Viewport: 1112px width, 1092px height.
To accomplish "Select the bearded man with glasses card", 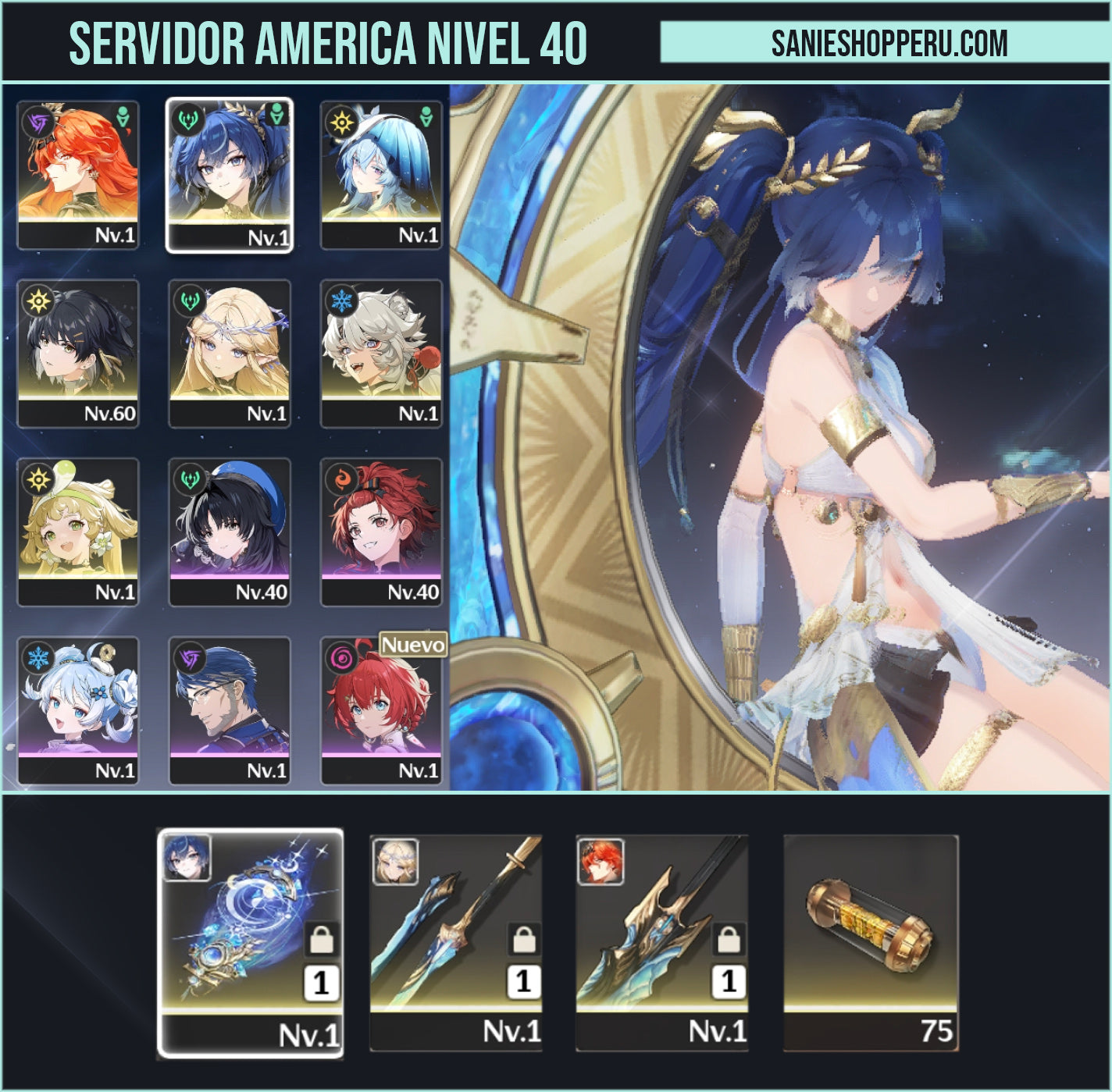I will [x=230, y=710].
